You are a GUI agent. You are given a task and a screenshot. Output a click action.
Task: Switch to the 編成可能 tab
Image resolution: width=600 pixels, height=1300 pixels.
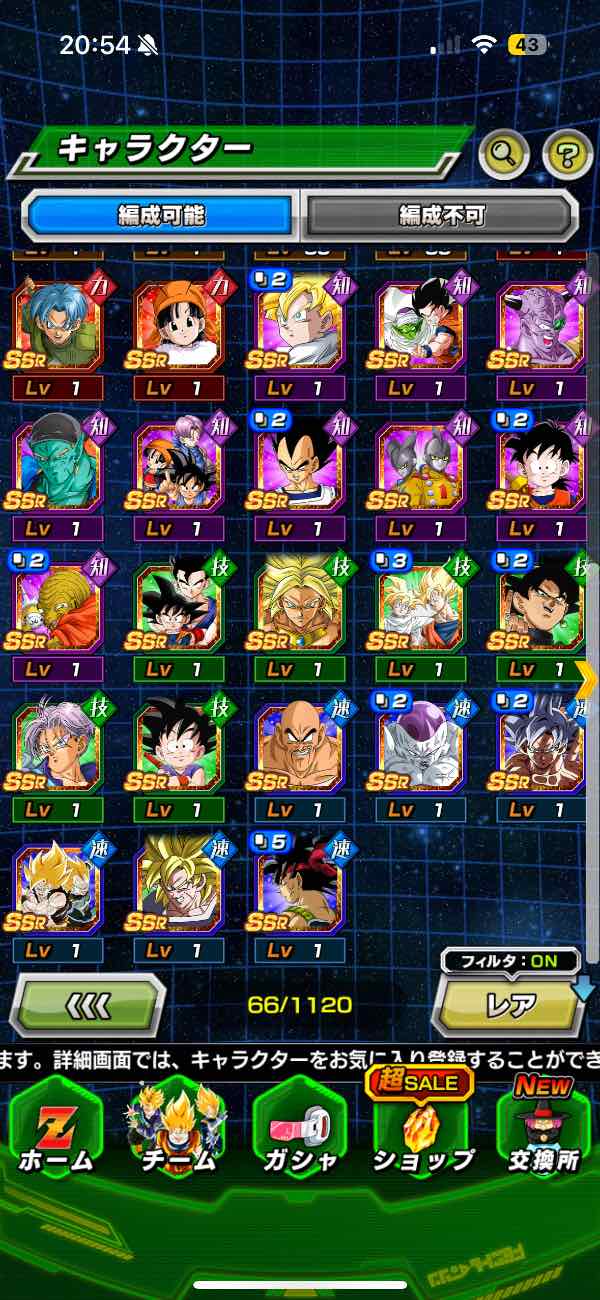(x=162, y=215)
